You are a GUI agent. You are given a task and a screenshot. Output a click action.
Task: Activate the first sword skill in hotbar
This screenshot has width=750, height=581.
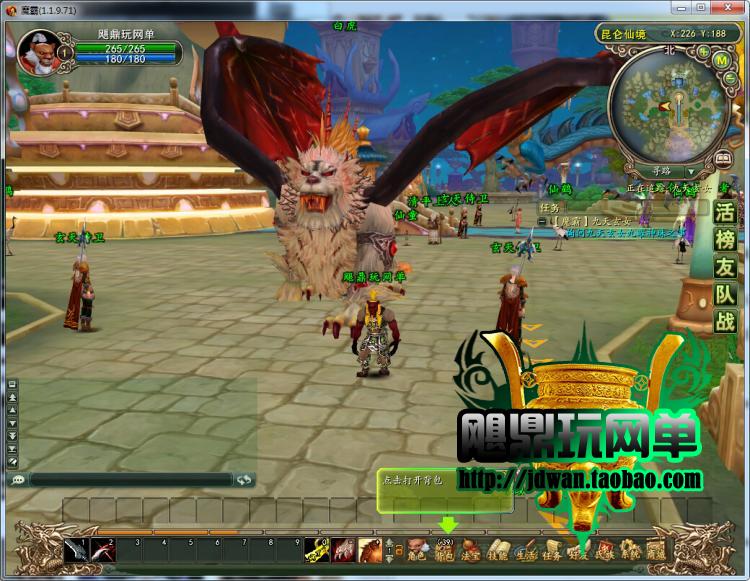click(76, 550)
